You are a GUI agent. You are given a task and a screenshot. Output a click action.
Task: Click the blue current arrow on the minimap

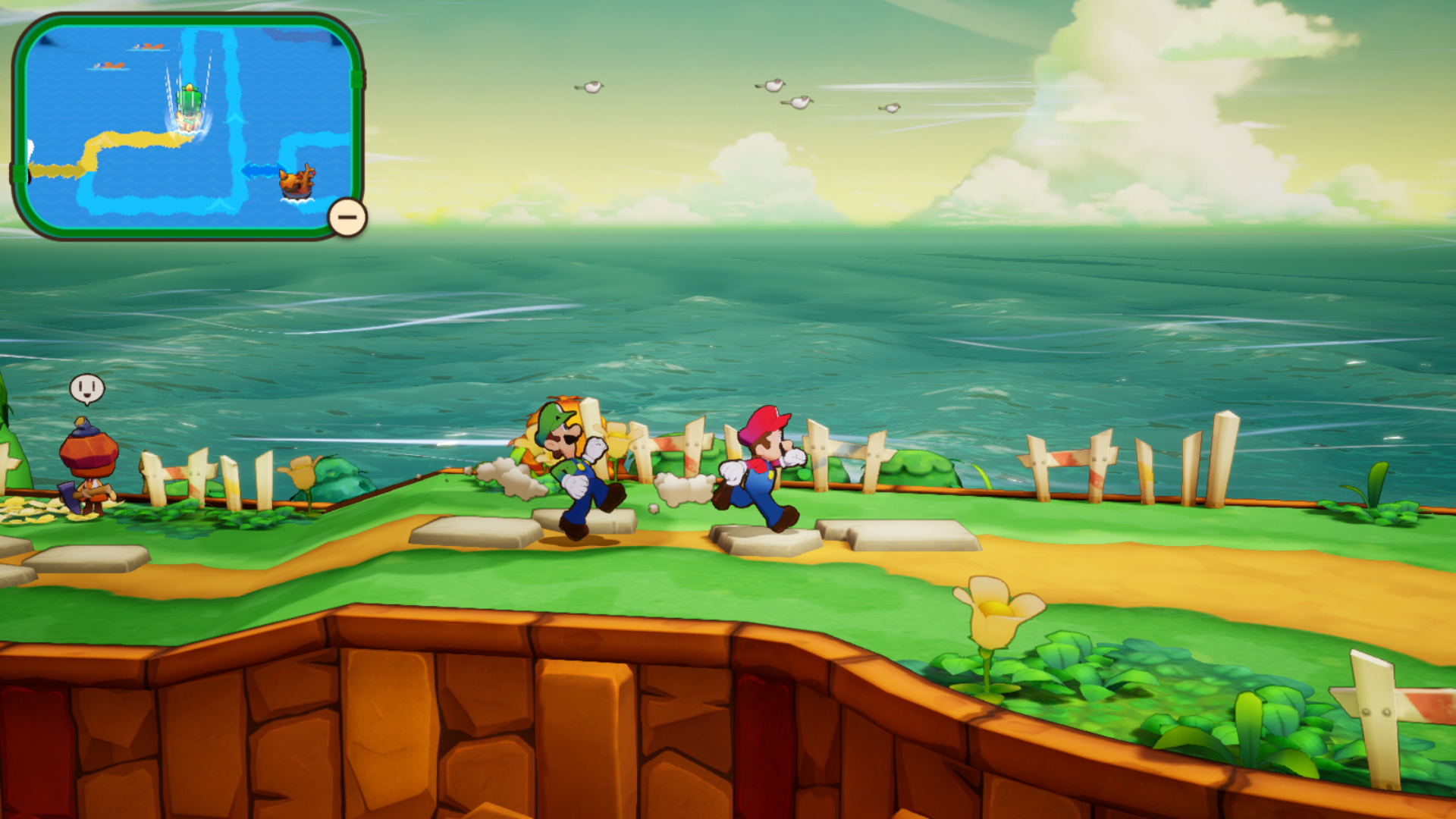[x=262, y=168]
